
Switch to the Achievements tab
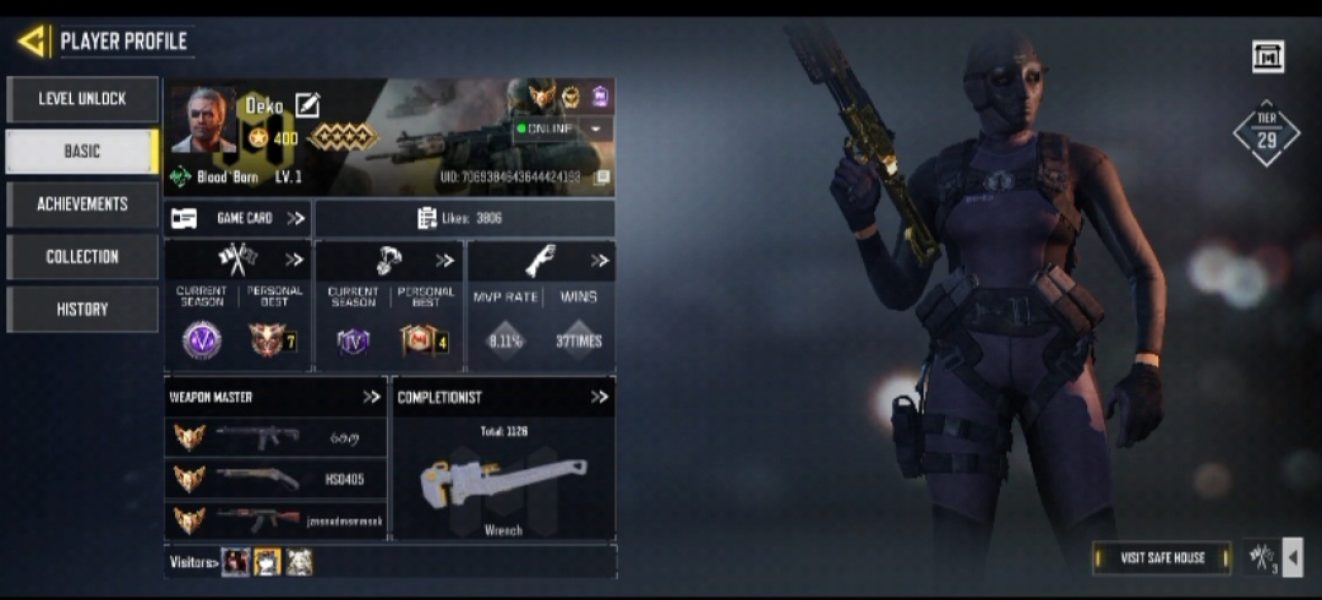pos(82,204)
